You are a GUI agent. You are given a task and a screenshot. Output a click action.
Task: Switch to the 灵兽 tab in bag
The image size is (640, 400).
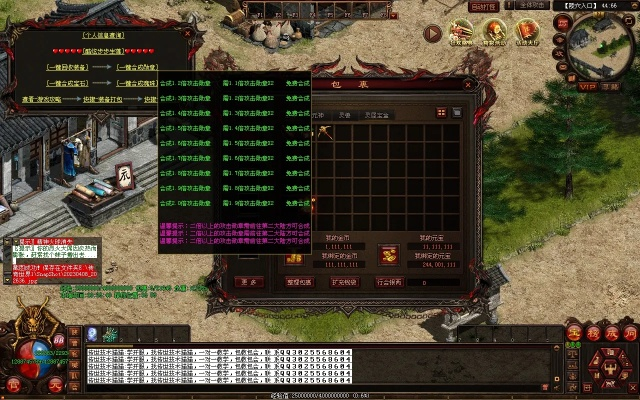(x=343, y=115)
